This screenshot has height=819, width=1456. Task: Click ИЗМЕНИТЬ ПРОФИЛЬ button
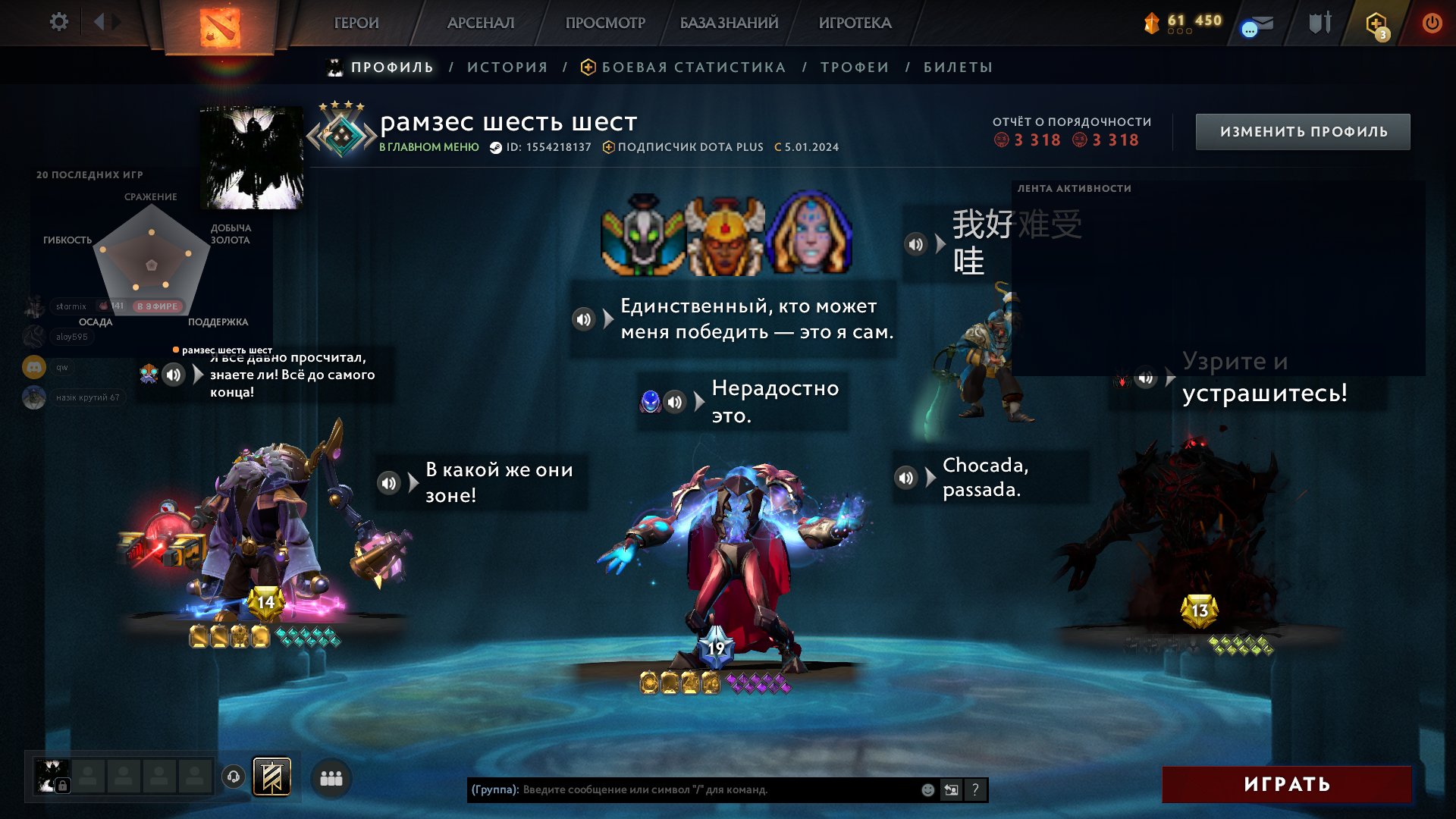1302,130
